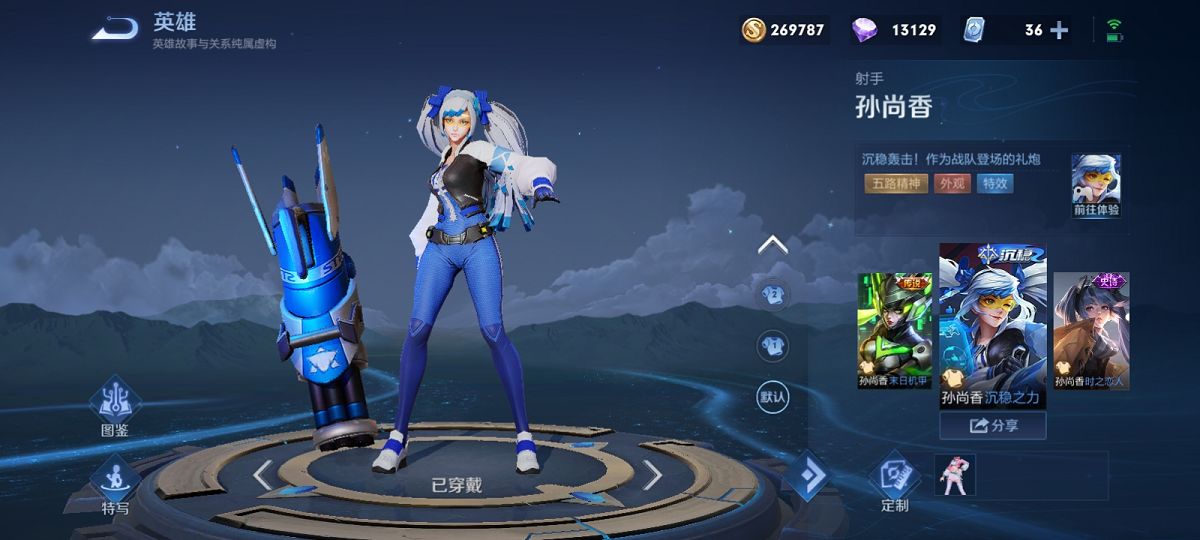Click the 五路精神 tag
The image size is (1200, 540).
pyautogui.click(x=894, y=184)
